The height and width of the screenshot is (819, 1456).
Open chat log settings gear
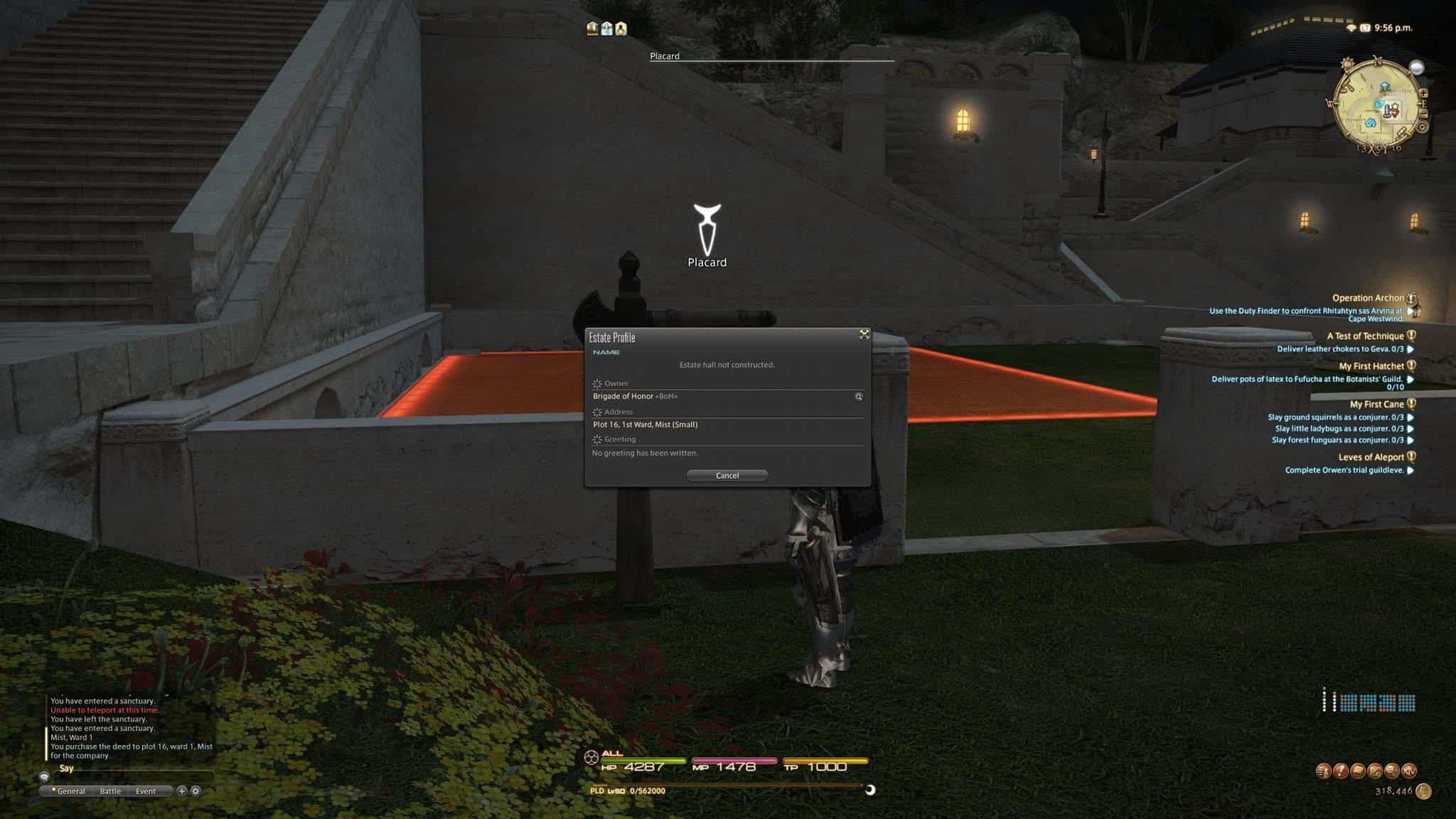[x=196, y=791]
